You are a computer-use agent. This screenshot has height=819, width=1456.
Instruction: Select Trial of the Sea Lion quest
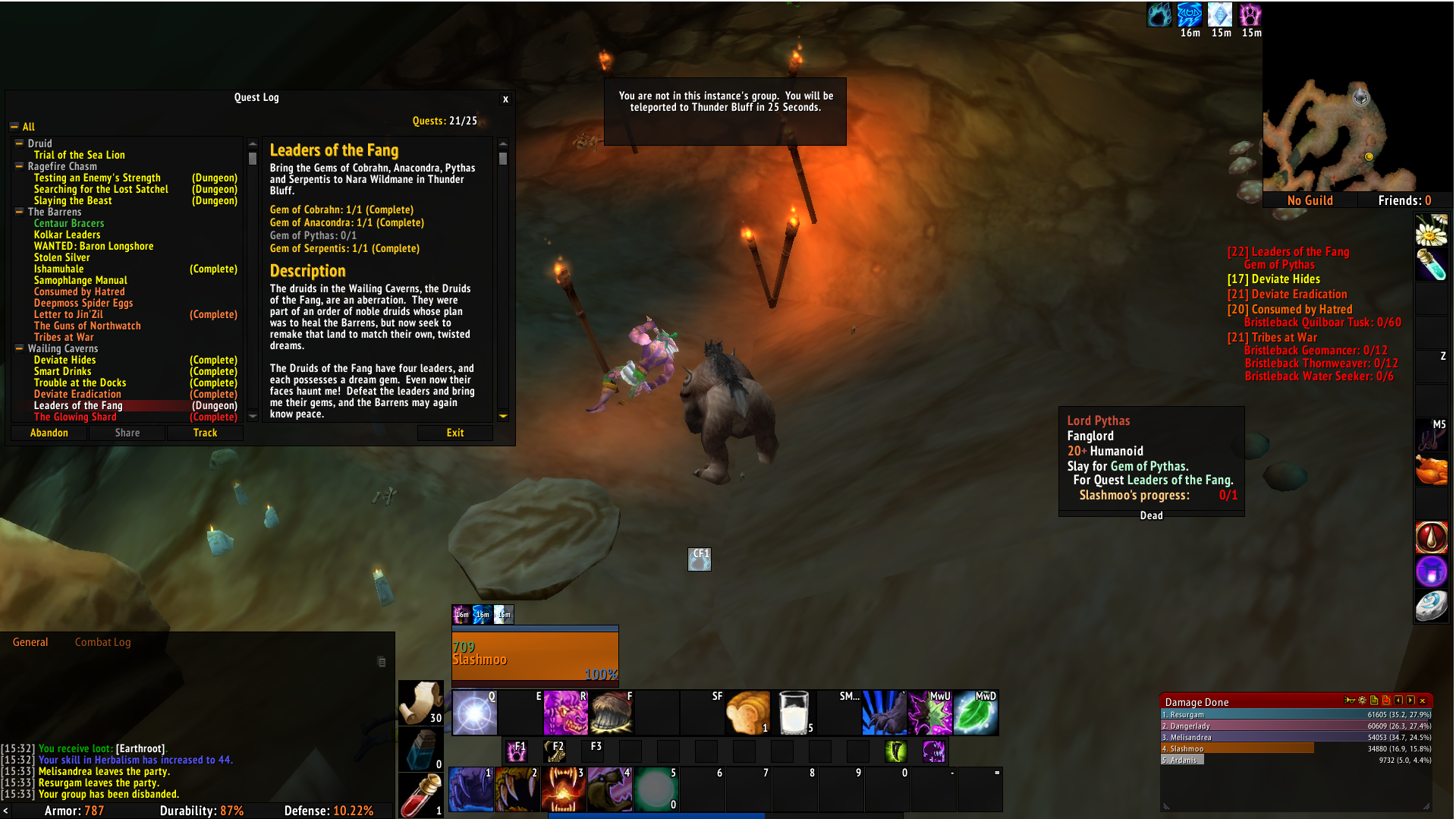[79, 155]
